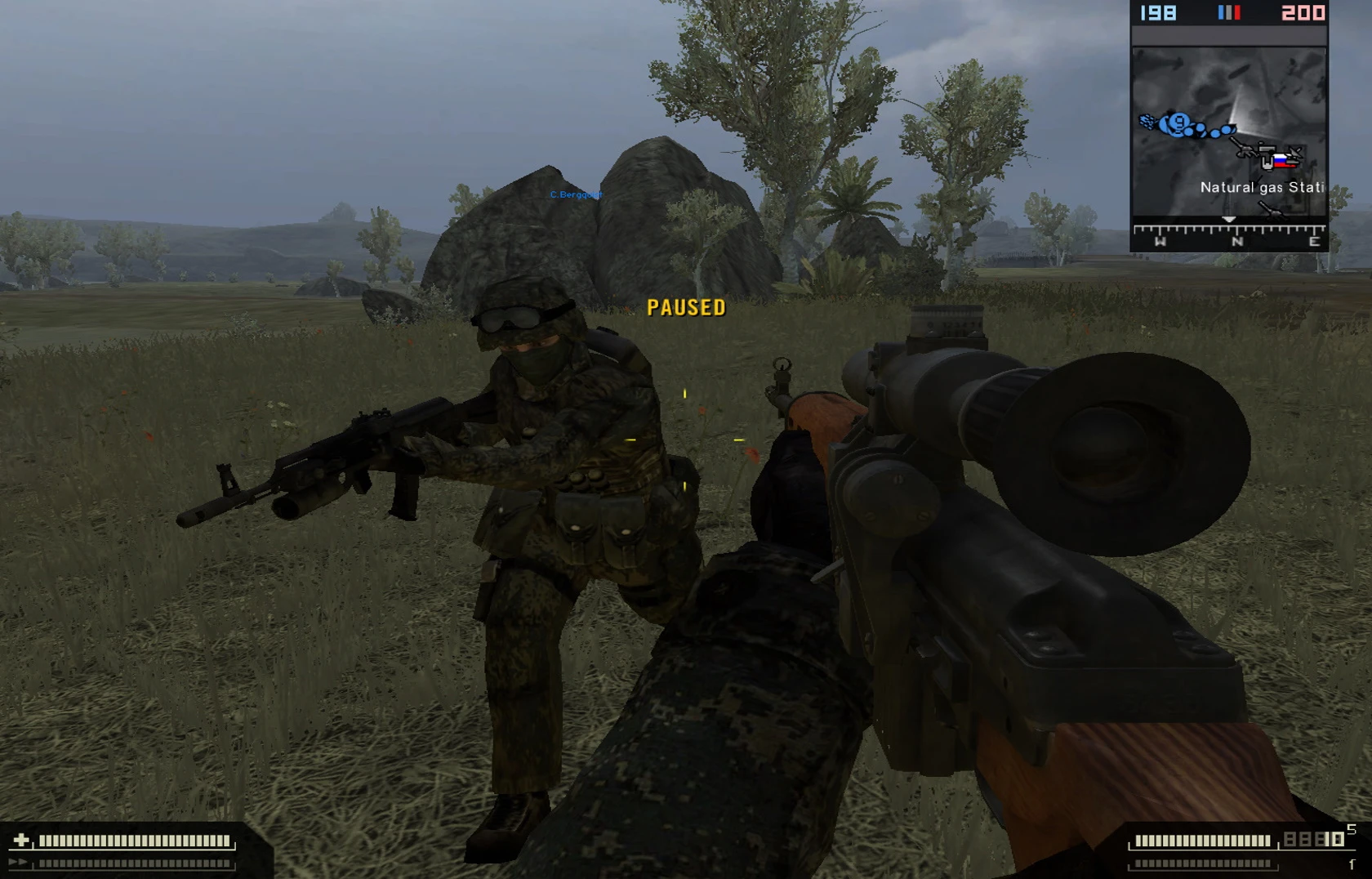The width and height of the screenshot is (1372, 879).
Task: Click the N letter on the compass strip
Action: (x=1237, y=240)
